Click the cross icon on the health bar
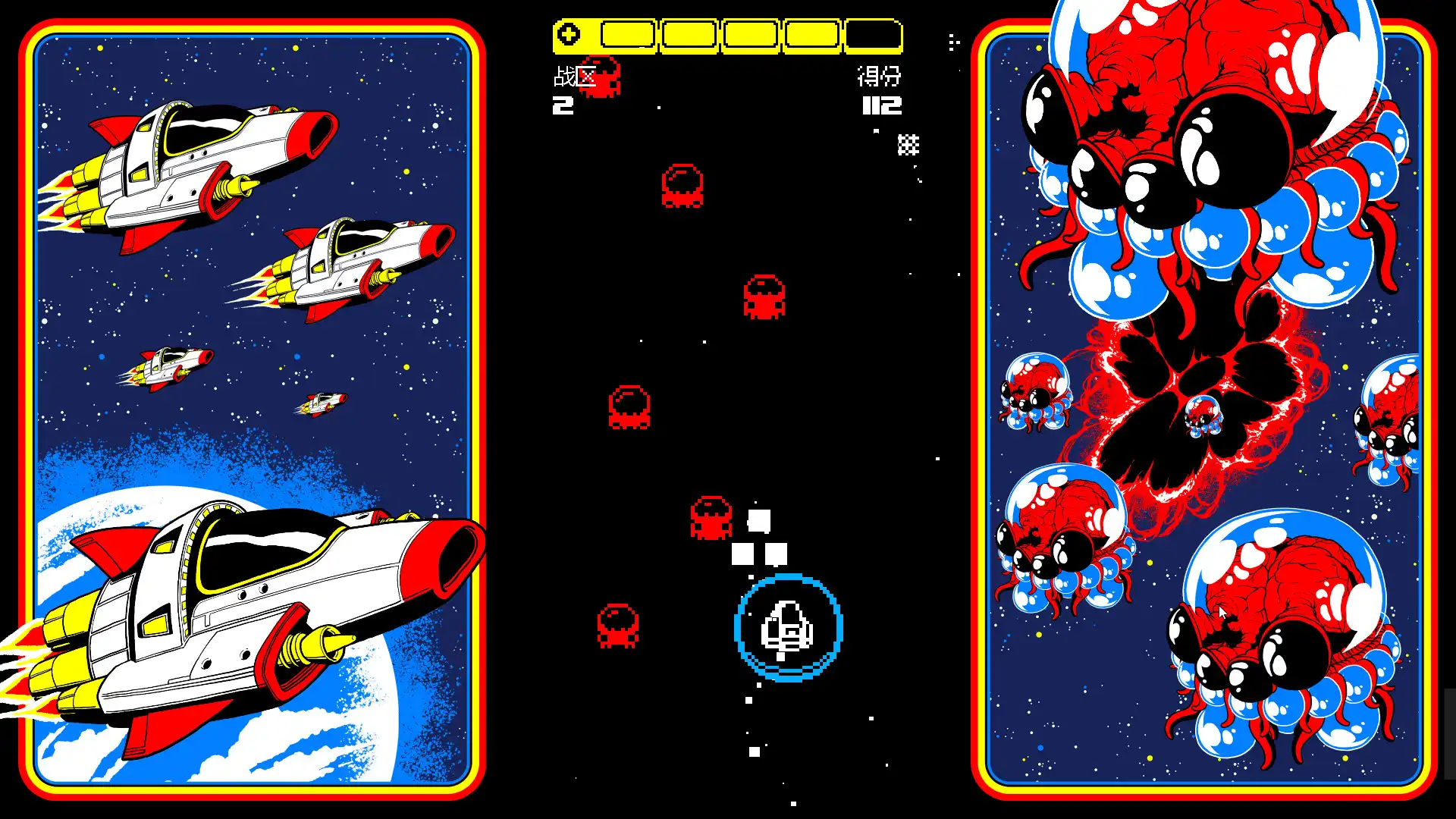 [x=568, y=33]
